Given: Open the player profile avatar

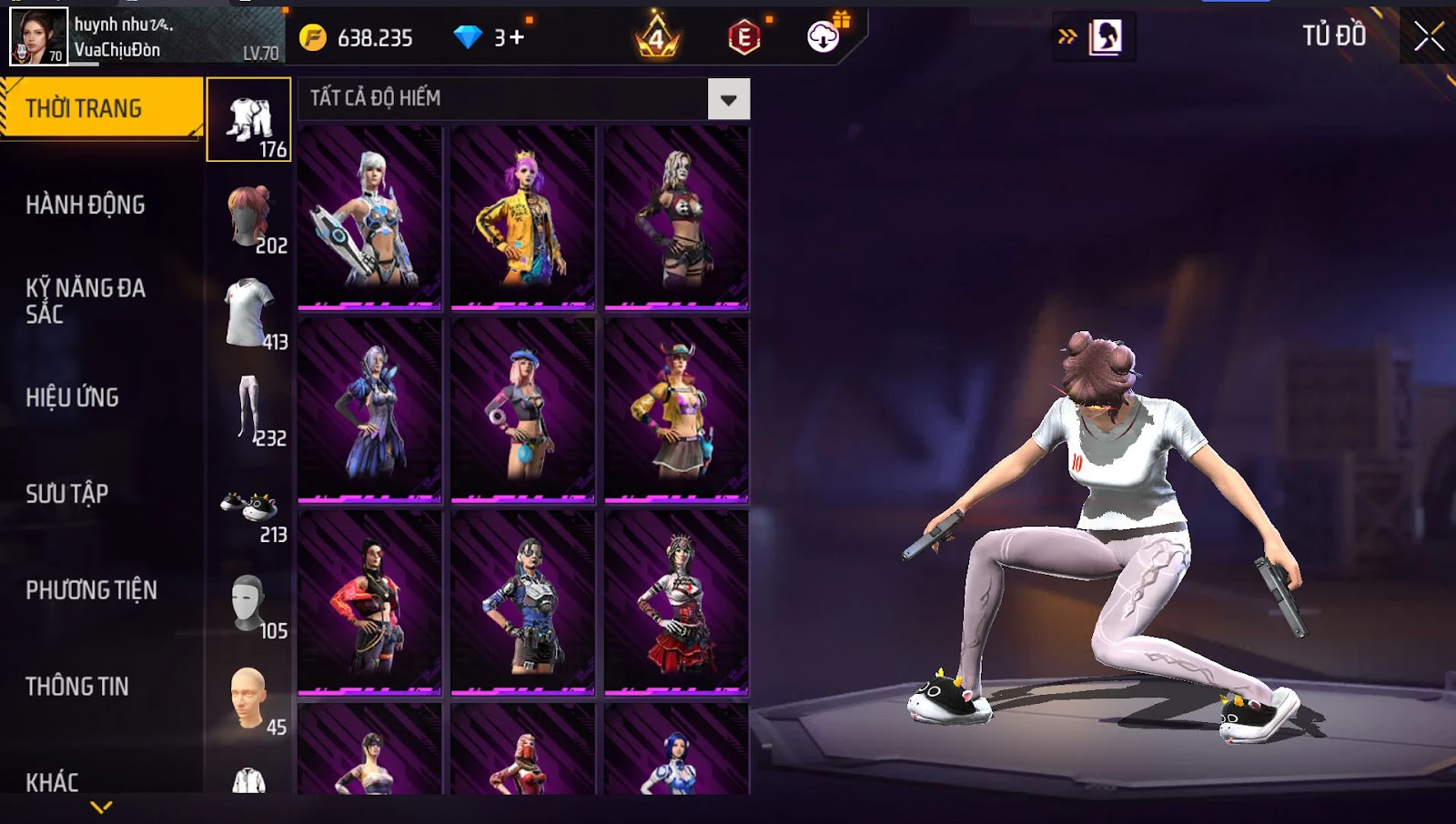Looking at the screenshot, I should (38, 36).
